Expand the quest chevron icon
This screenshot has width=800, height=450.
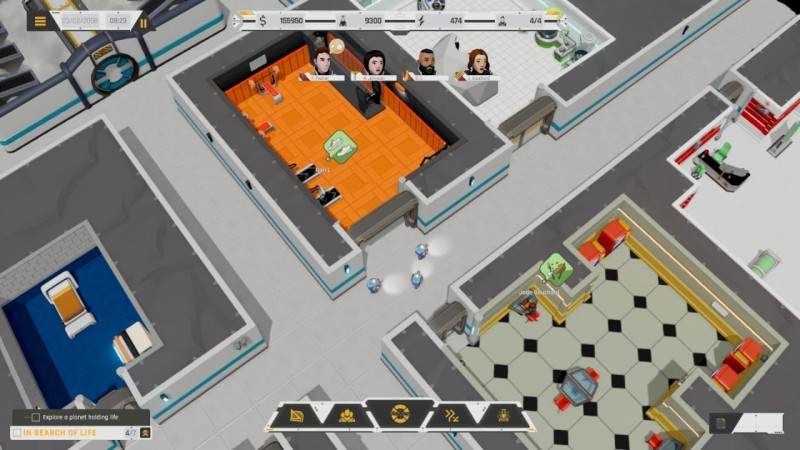[145, 433]
